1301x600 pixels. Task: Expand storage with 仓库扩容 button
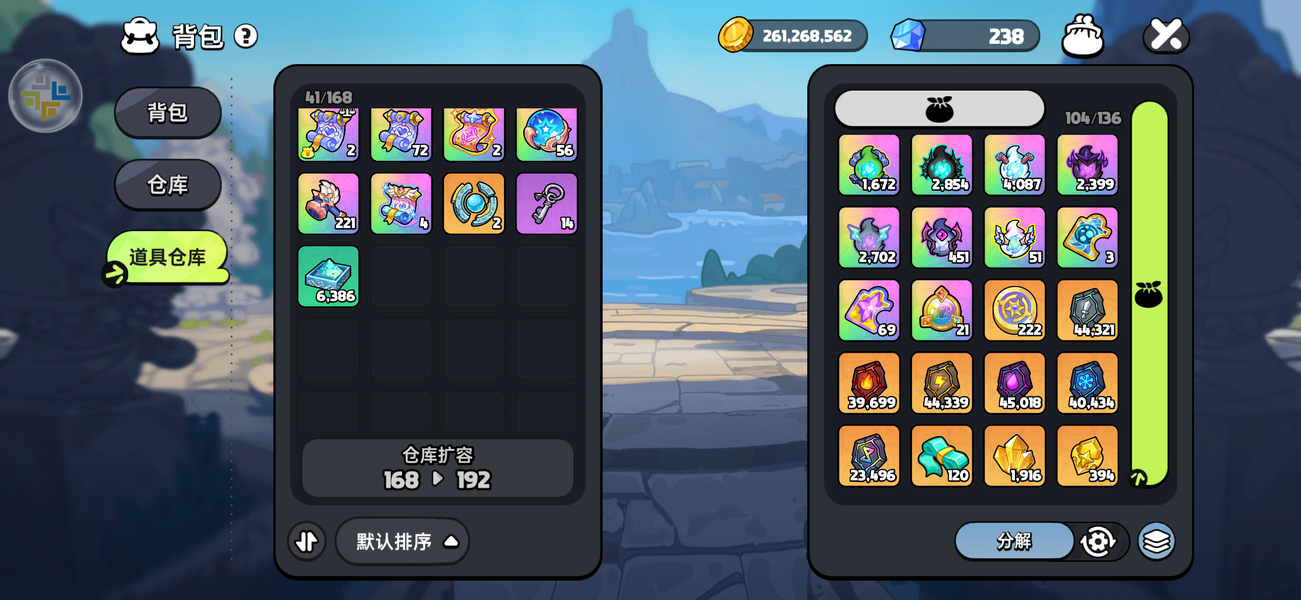438,468
